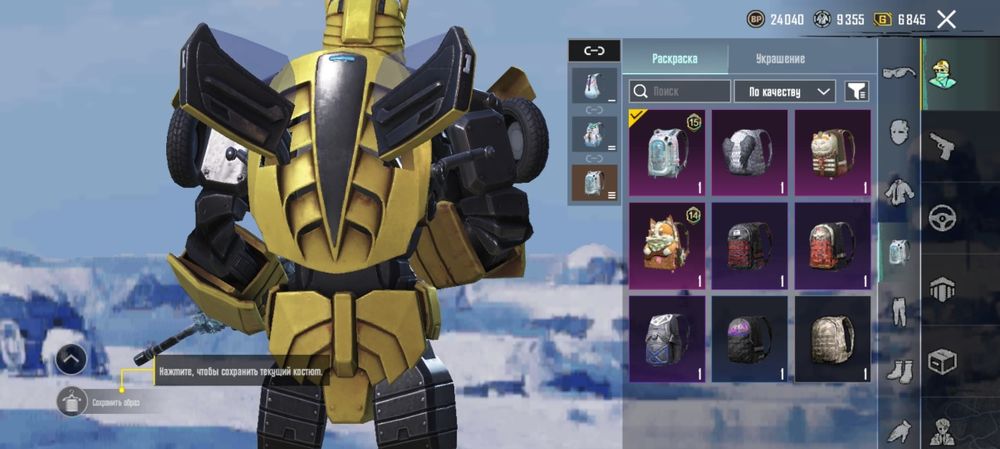Open the pistol weapons category
The image size is (1000, 449).
point(942,146)
